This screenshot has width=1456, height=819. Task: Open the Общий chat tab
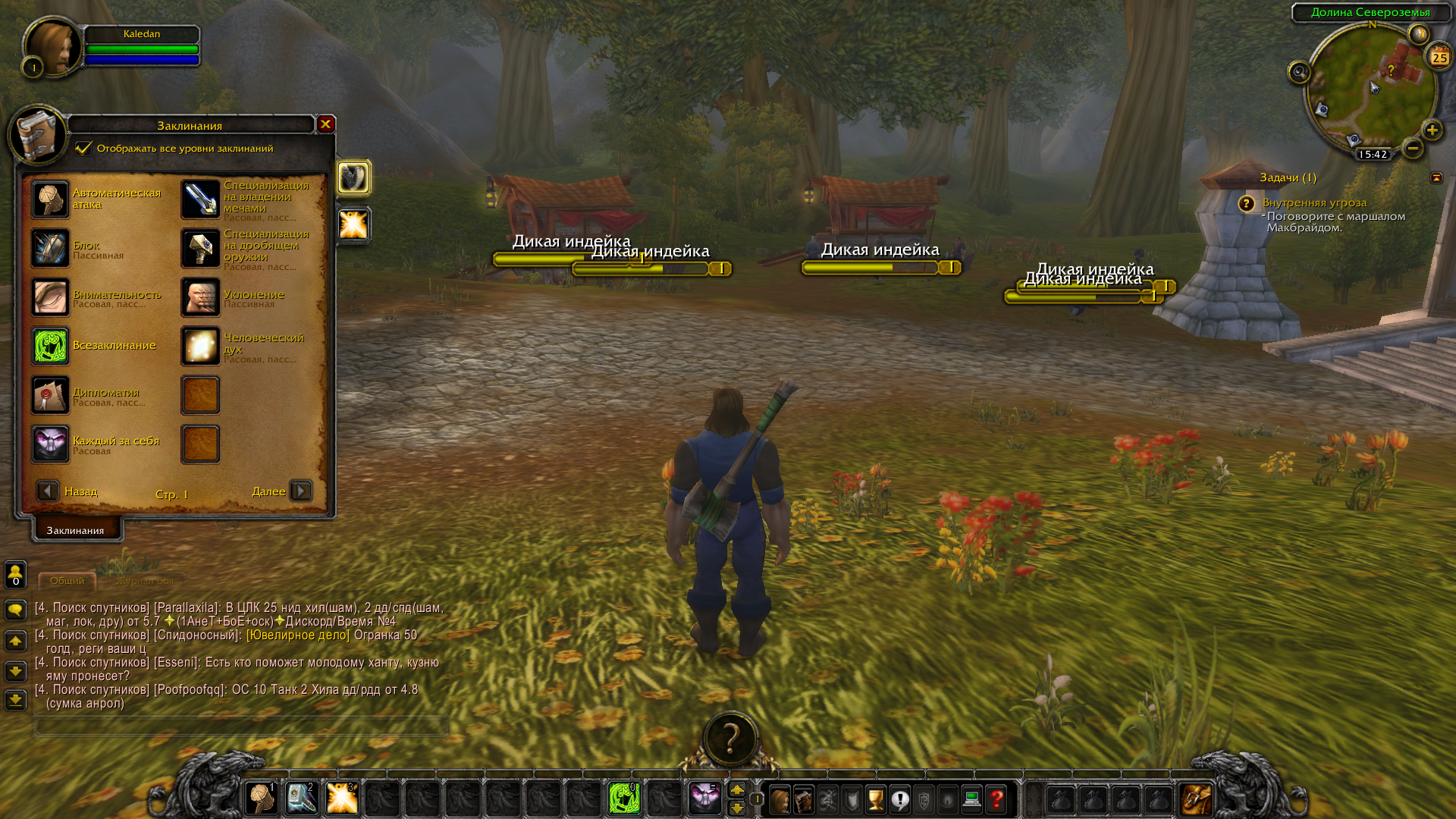tap(67, 581)
